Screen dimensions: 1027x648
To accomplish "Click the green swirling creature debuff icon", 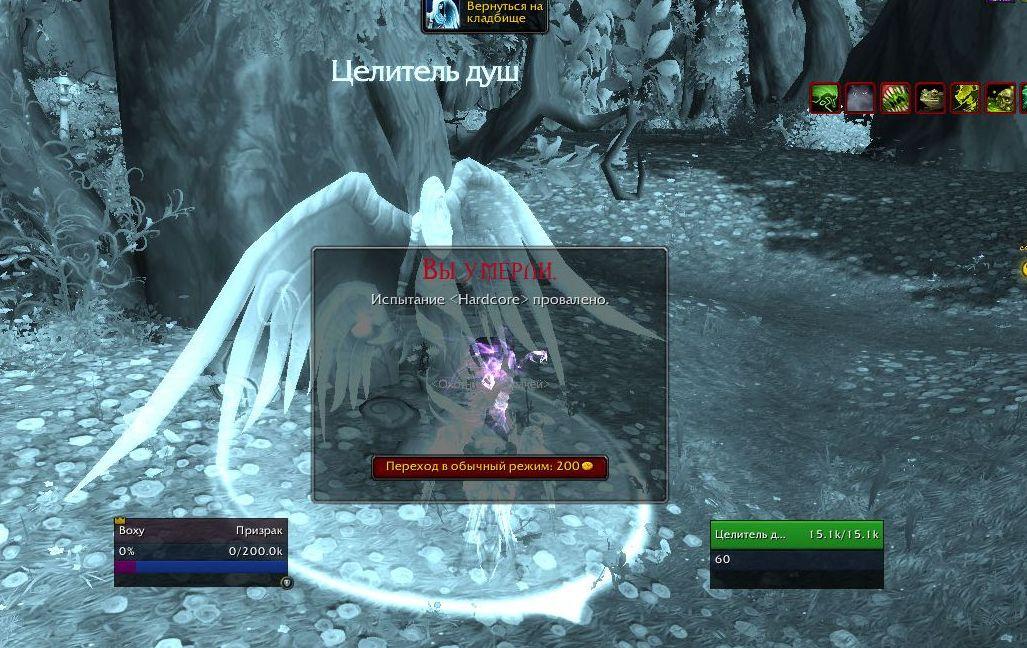I will click(826, 98).
